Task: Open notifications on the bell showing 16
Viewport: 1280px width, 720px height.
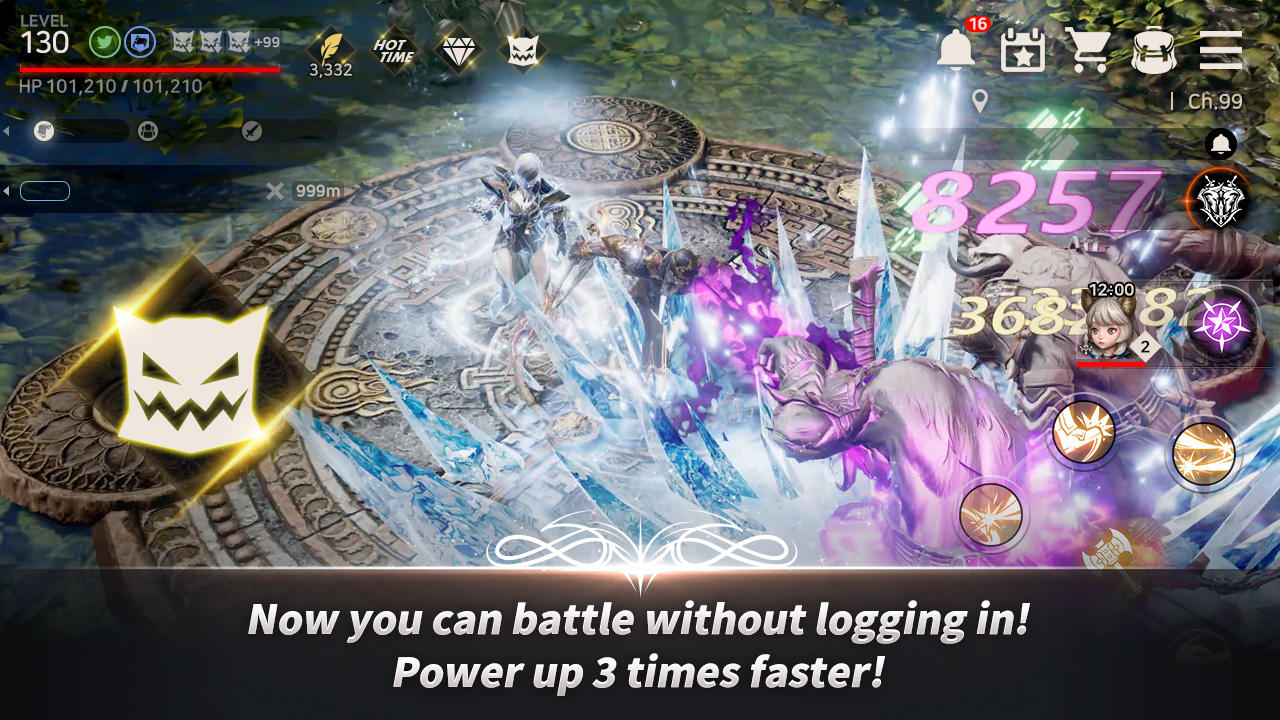Action: [955, 47]
